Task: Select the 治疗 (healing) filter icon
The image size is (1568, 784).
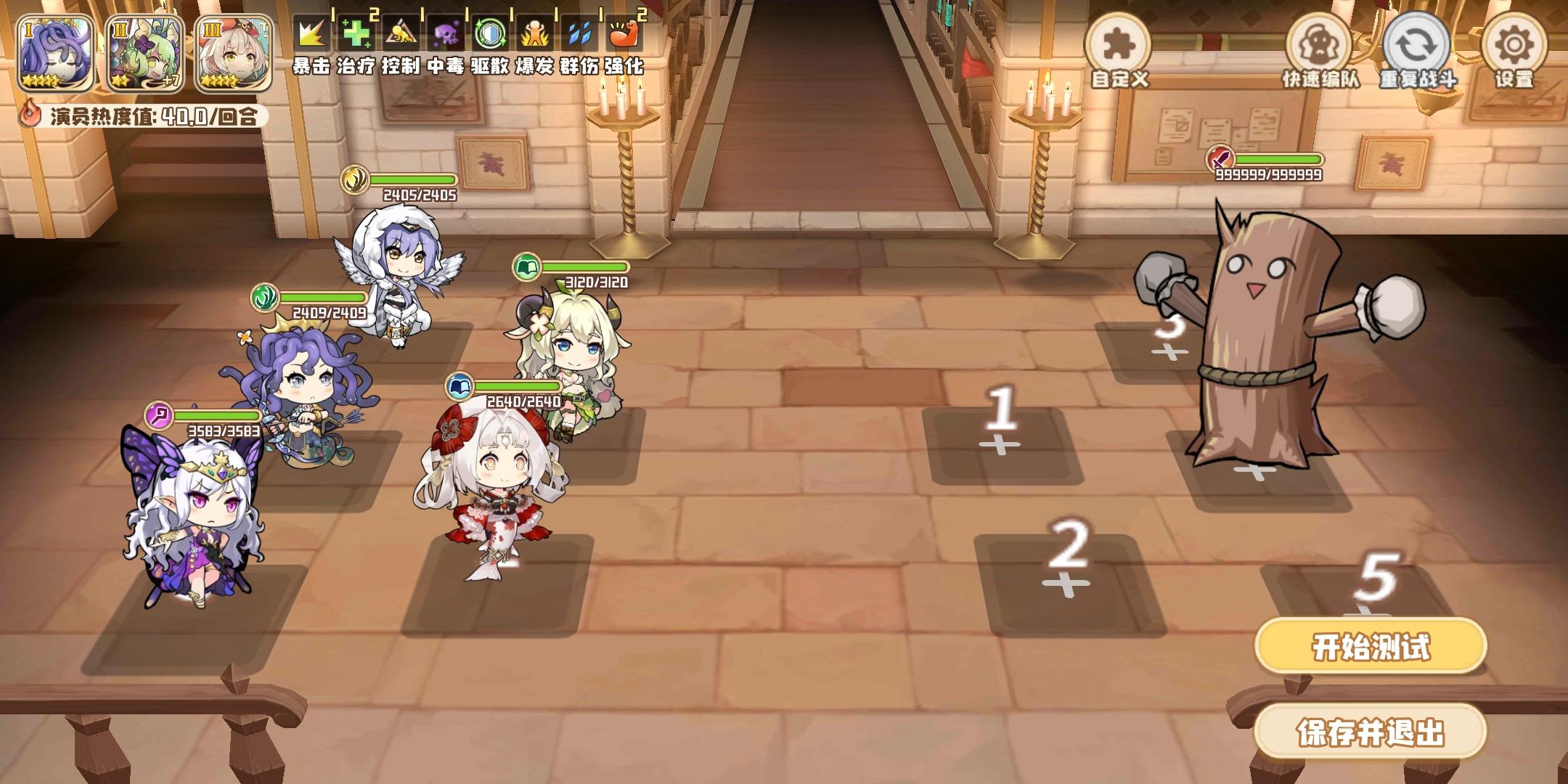Action: (x=357, y=33)
